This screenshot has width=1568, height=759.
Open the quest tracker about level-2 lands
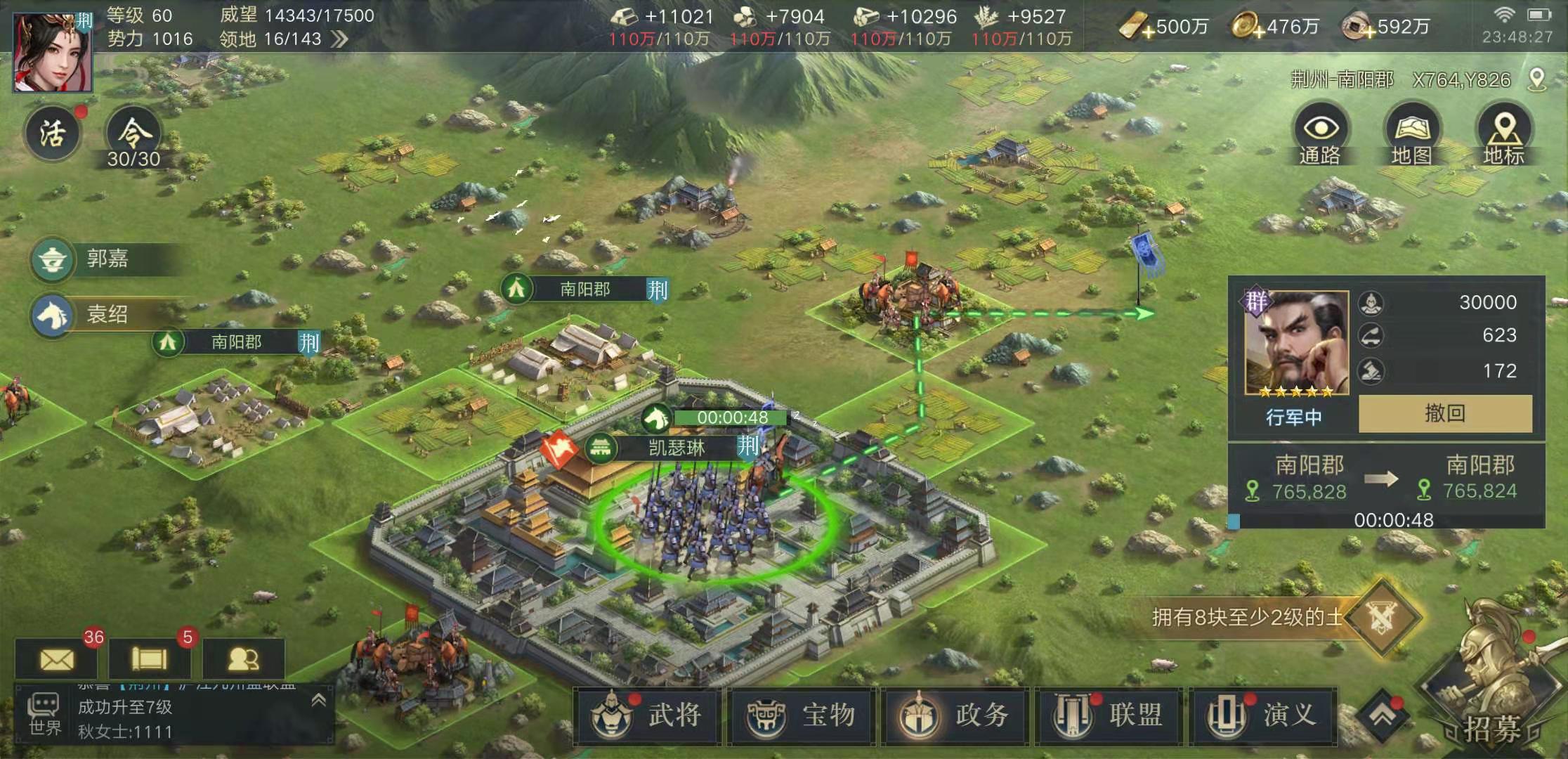1265,617
